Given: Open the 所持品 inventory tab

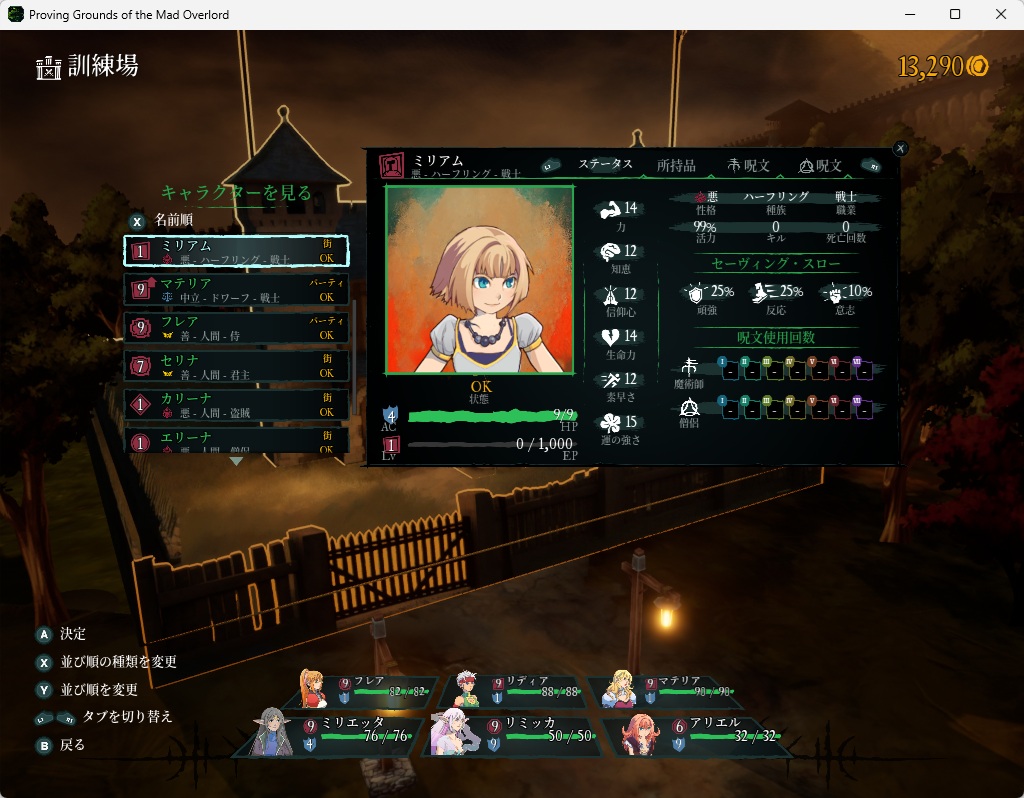Looking at the screenshot, I should (676, 165).
